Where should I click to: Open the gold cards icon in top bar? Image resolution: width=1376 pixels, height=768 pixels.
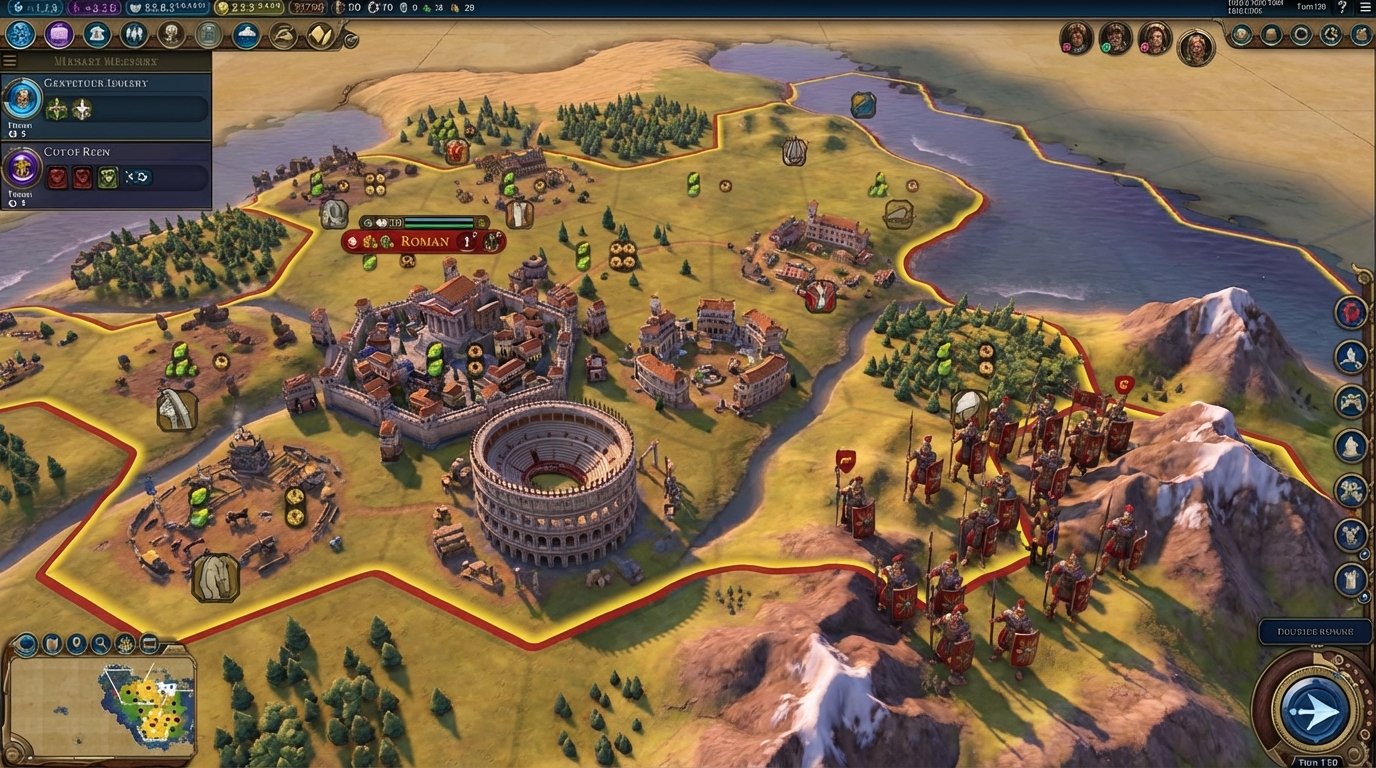pyautogui.click(x=320, y=35)
